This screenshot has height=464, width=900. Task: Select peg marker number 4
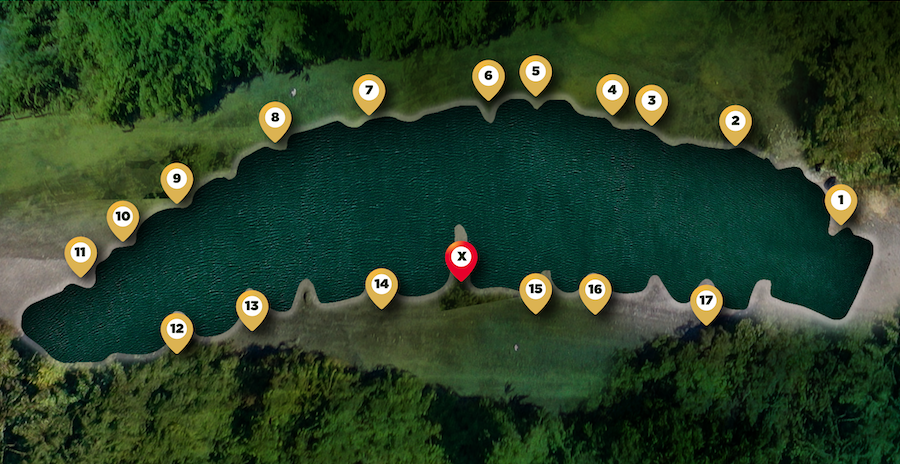tap(612, 91)
